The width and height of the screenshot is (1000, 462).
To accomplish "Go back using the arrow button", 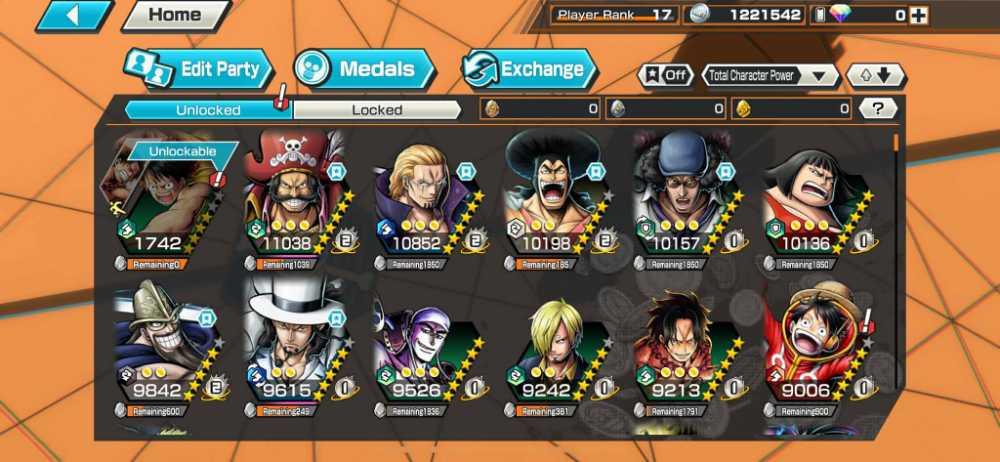I will [74, 15].
